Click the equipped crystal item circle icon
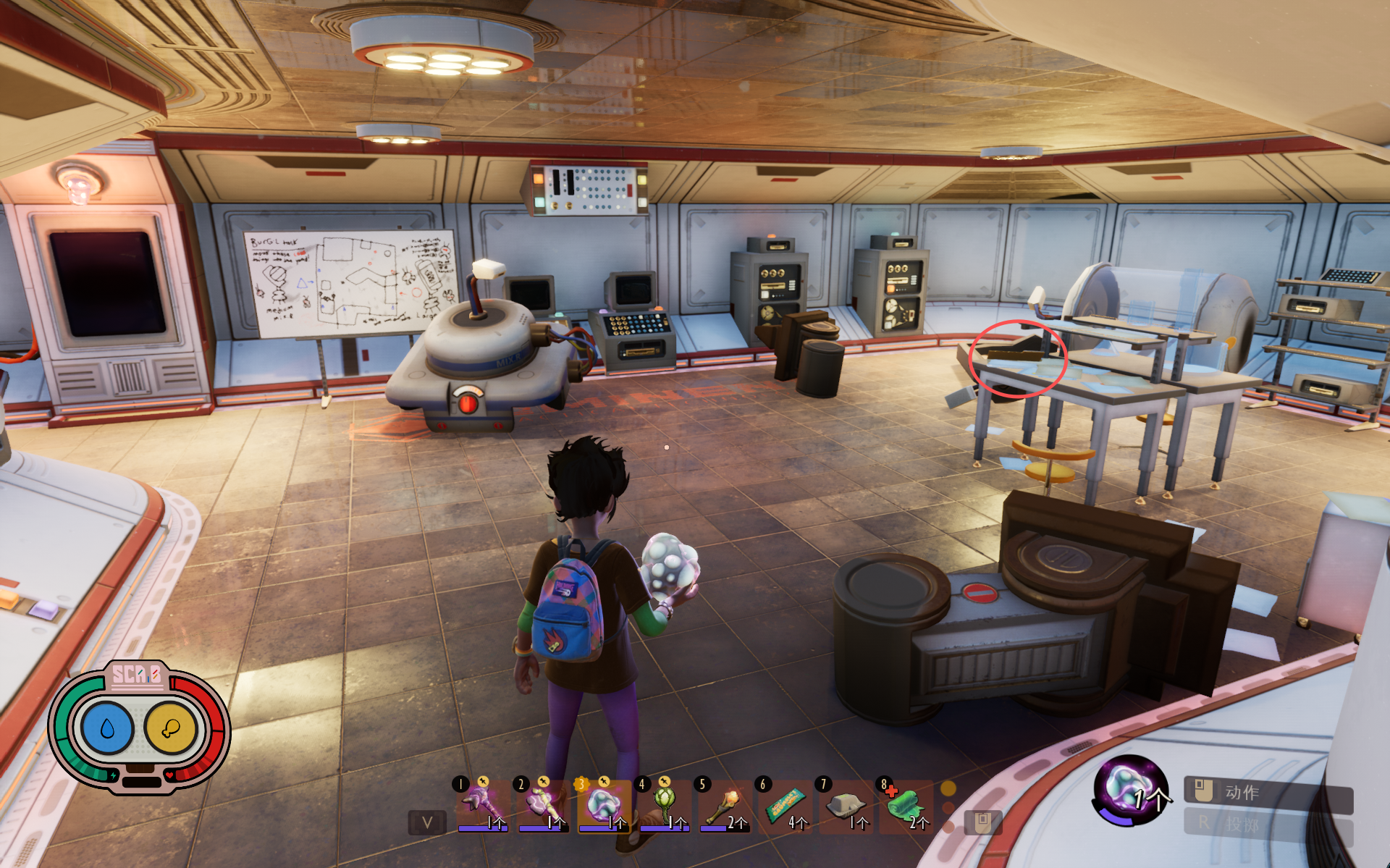 click(1127, 790)
